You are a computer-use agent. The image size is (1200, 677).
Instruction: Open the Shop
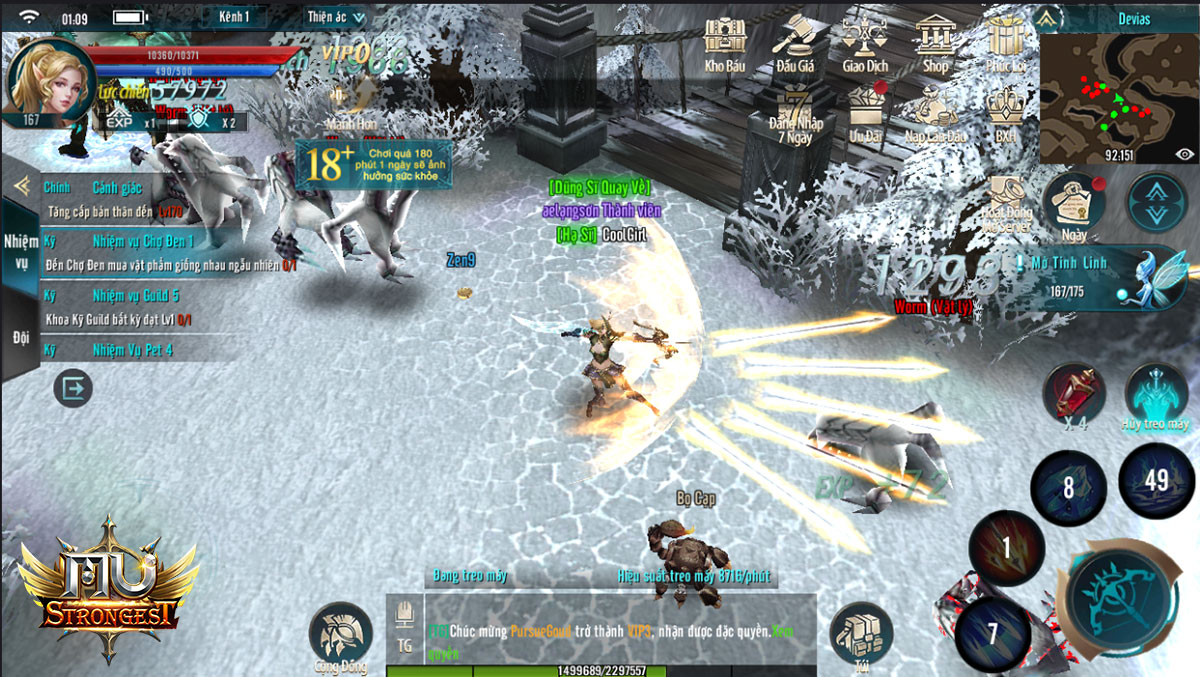[935, 43]
